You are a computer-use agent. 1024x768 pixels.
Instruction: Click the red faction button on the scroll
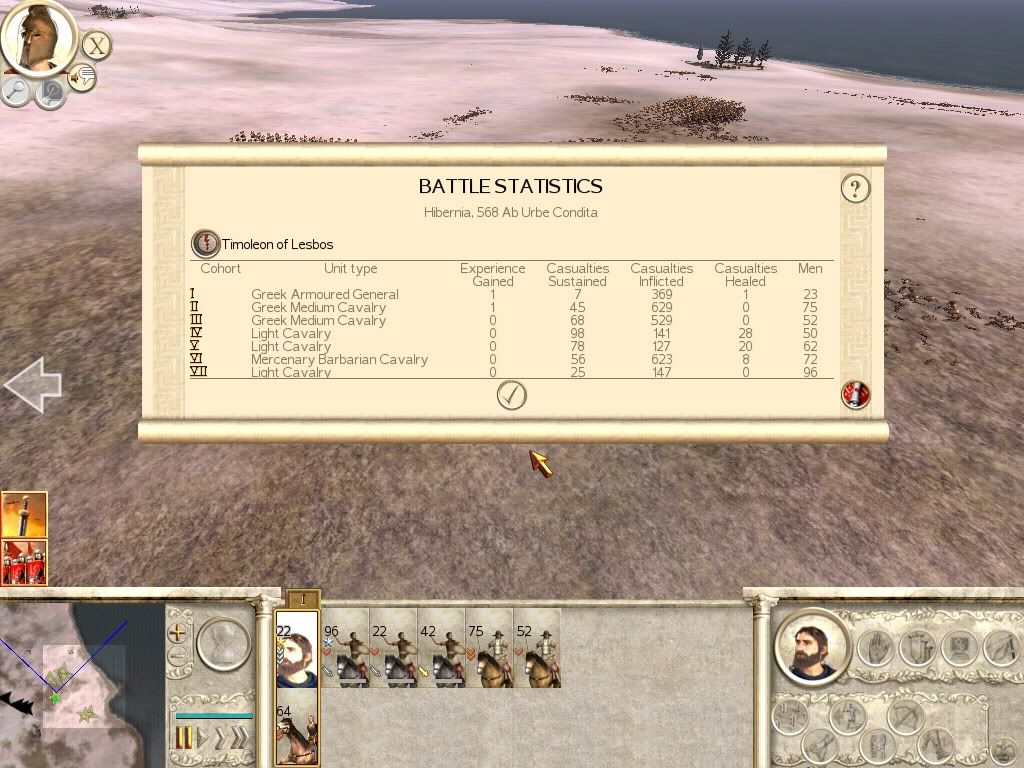[856, 395]
